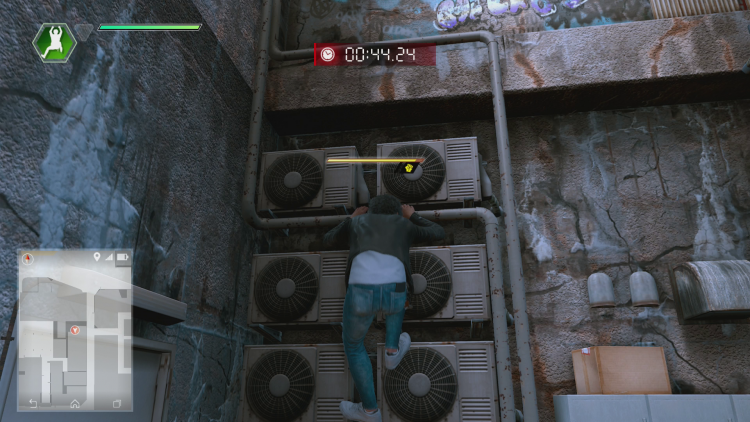The image size is (750, 422).
Task: Click the red player marker on the minimap
Action: coord(75,329)
